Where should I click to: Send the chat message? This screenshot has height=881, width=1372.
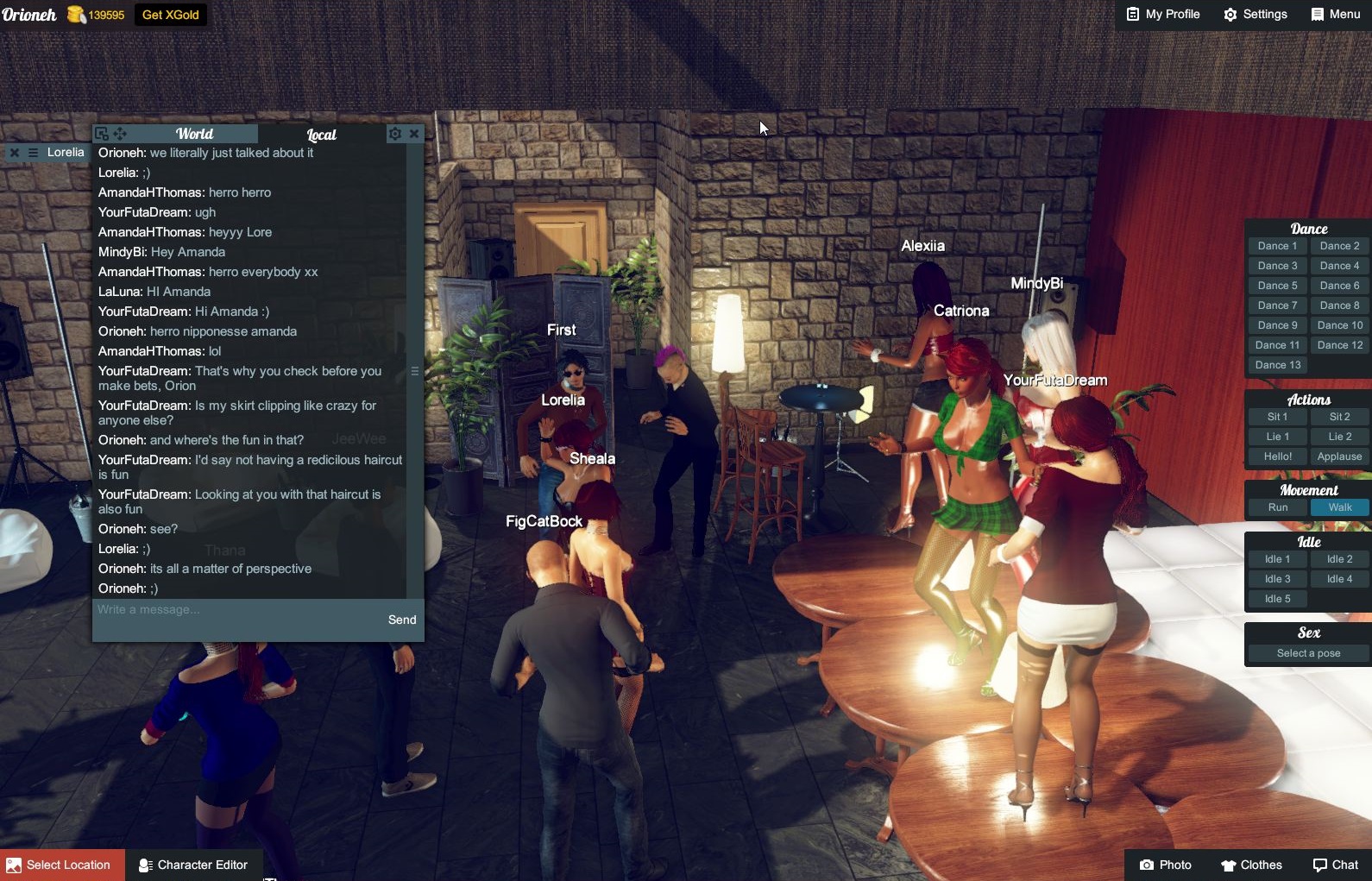pos(402,620)
